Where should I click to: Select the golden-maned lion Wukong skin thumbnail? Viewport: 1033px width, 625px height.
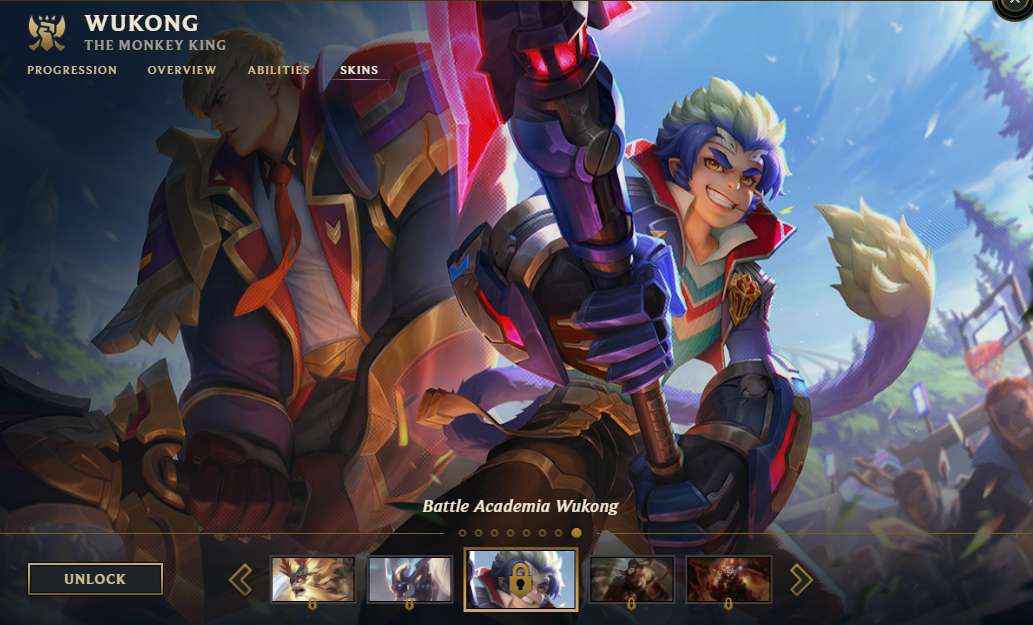click(313, 579)
